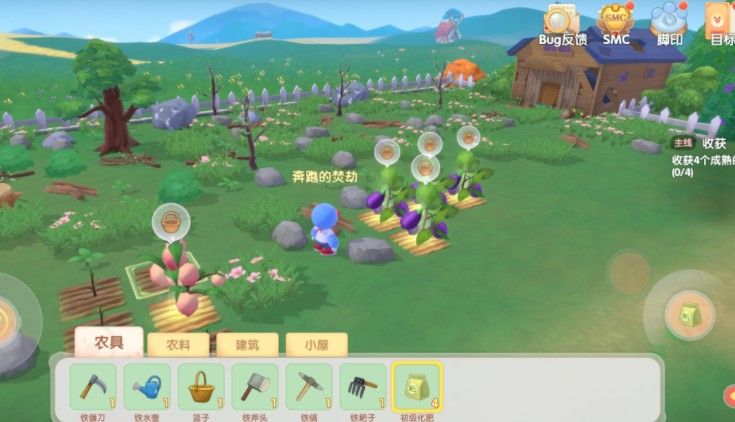The height and width of the screenshot is (422, 735).
Task: Select the blue watering can slot
Action: point(147,386)
